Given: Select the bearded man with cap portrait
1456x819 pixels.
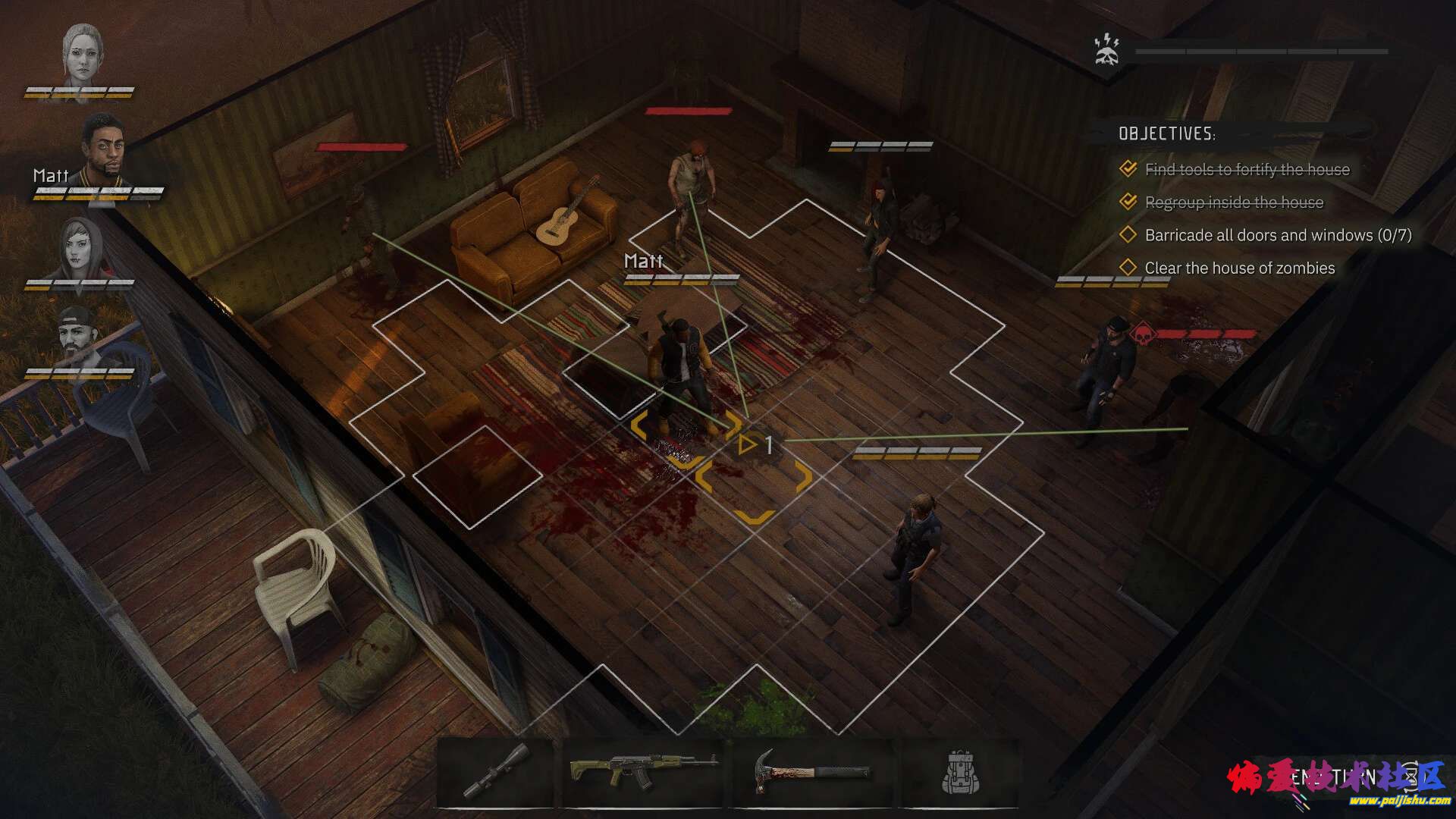Looking at the screenshot, I should [78, 337].
